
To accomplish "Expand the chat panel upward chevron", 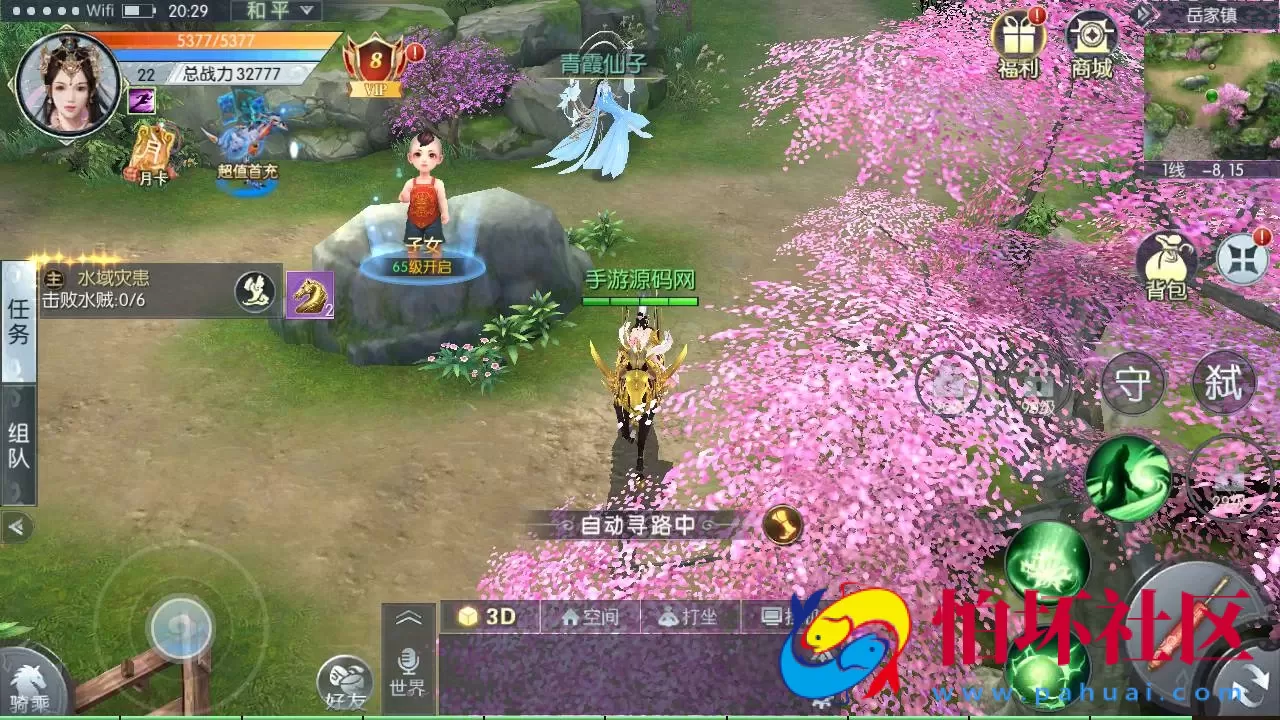I will (x=409, y=618).
